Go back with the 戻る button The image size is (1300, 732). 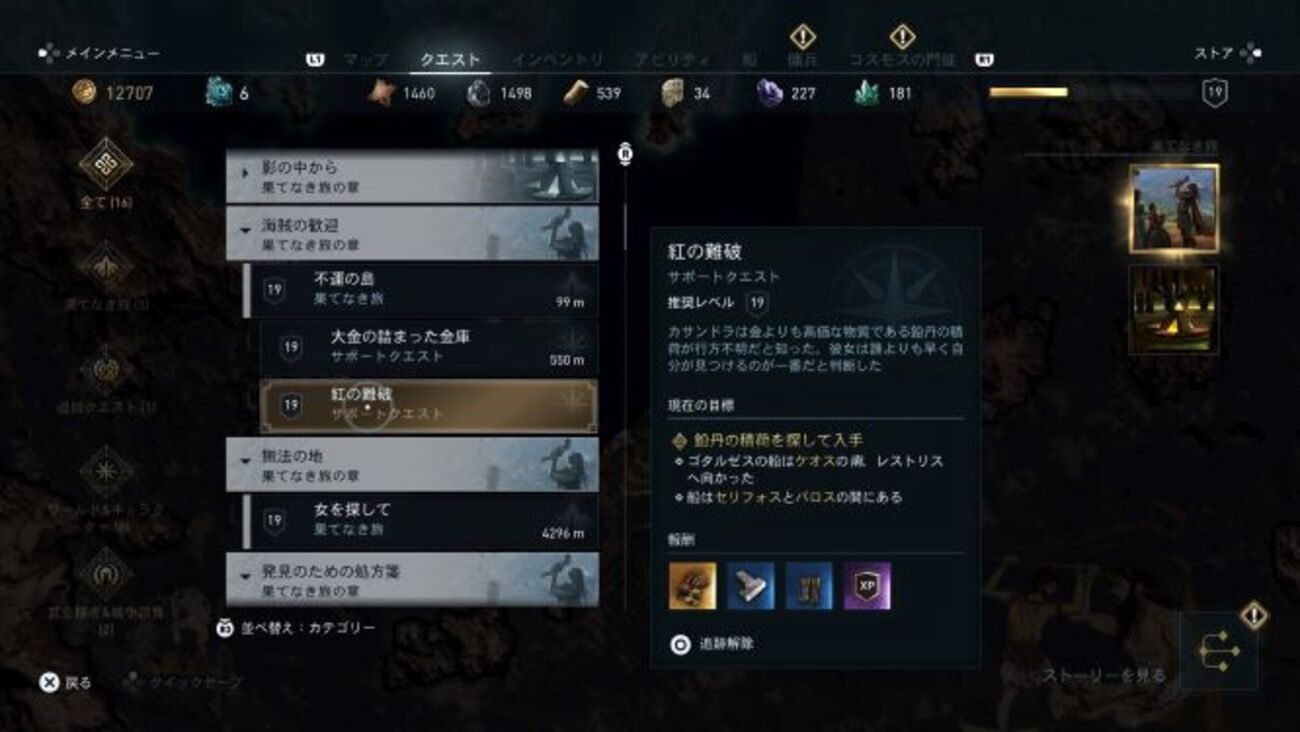click(66, 683)
